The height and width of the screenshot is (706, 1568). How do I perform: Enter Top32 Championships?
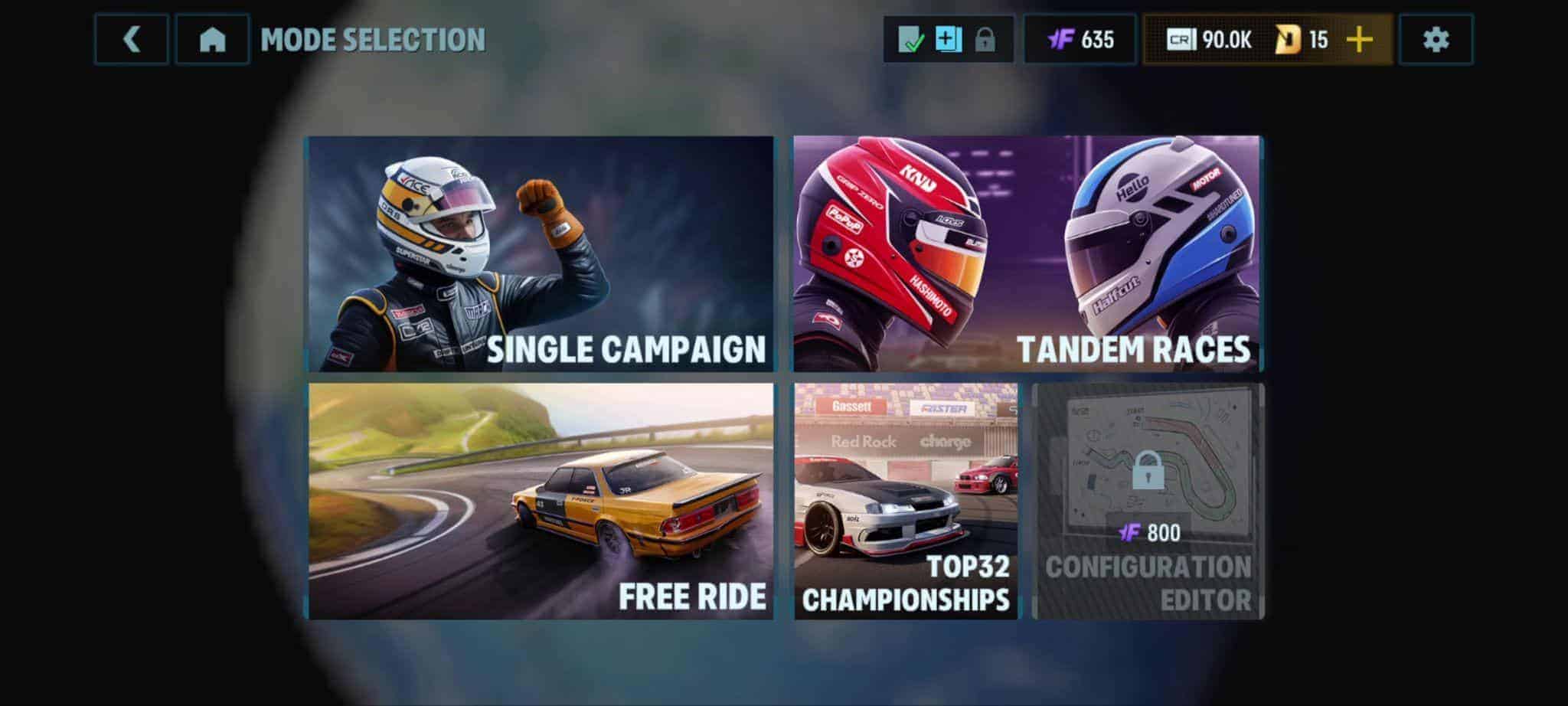pos(906,502)
